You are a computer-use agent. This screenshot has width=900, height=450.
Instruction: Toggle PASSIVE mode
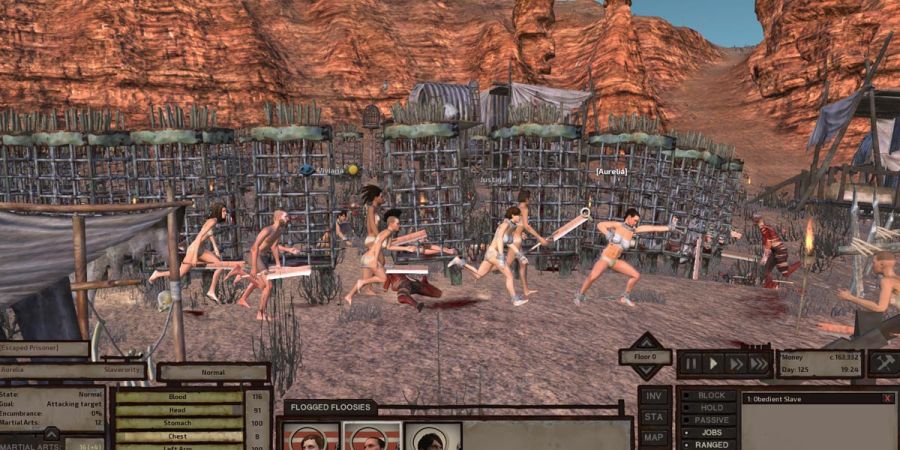click(x=710, y=420)
